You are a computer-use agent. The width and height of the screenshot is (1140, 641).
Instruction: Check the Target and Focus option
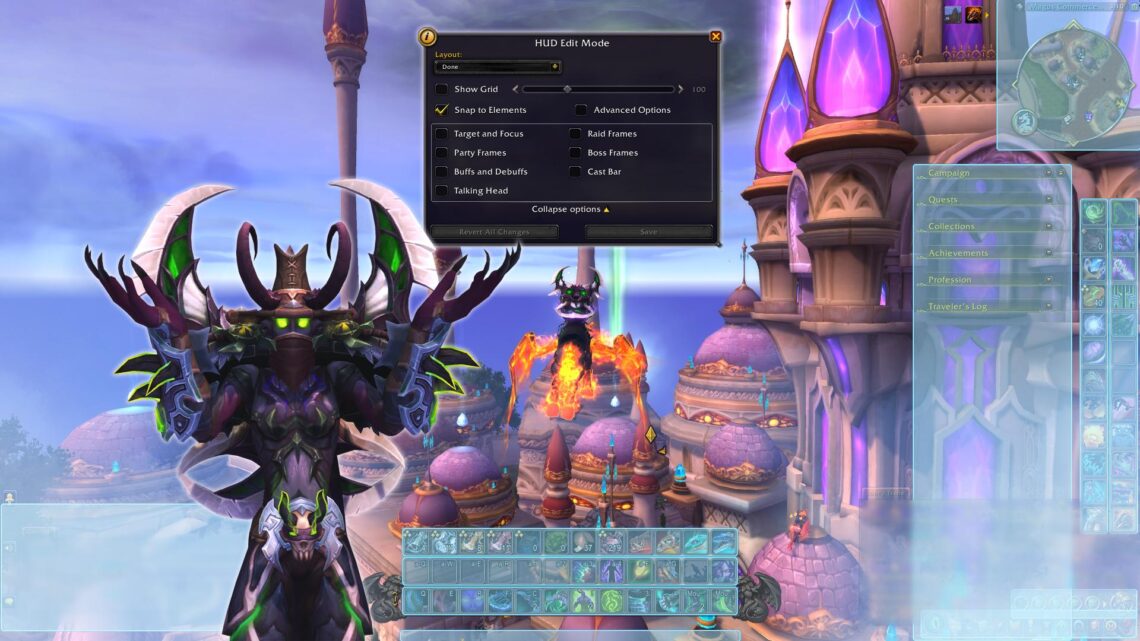(442, 134)
